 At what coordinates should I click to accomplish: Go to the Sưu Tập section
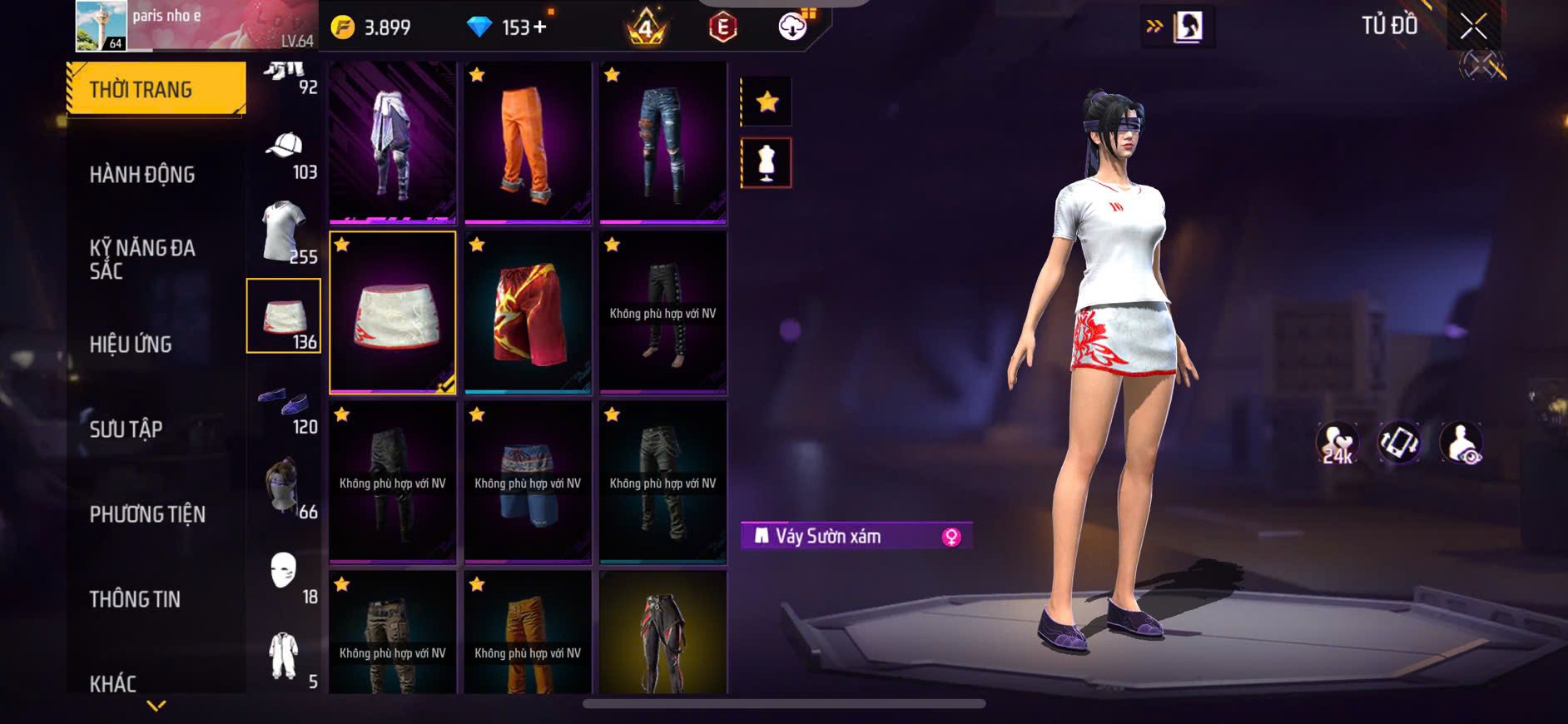(x=126, y=429)
